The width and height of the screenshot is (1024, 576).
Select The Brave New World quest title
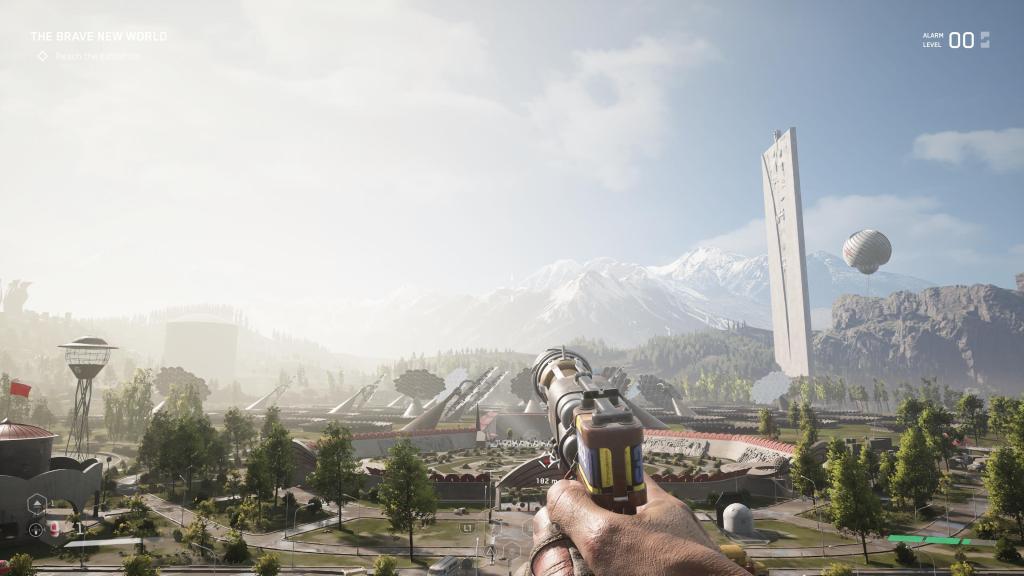[98, 37]
